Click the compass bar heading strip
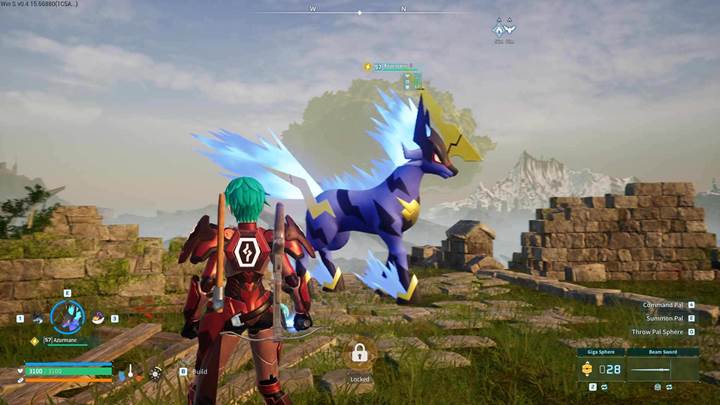720x405 pixels. click(x=360, y=12)
